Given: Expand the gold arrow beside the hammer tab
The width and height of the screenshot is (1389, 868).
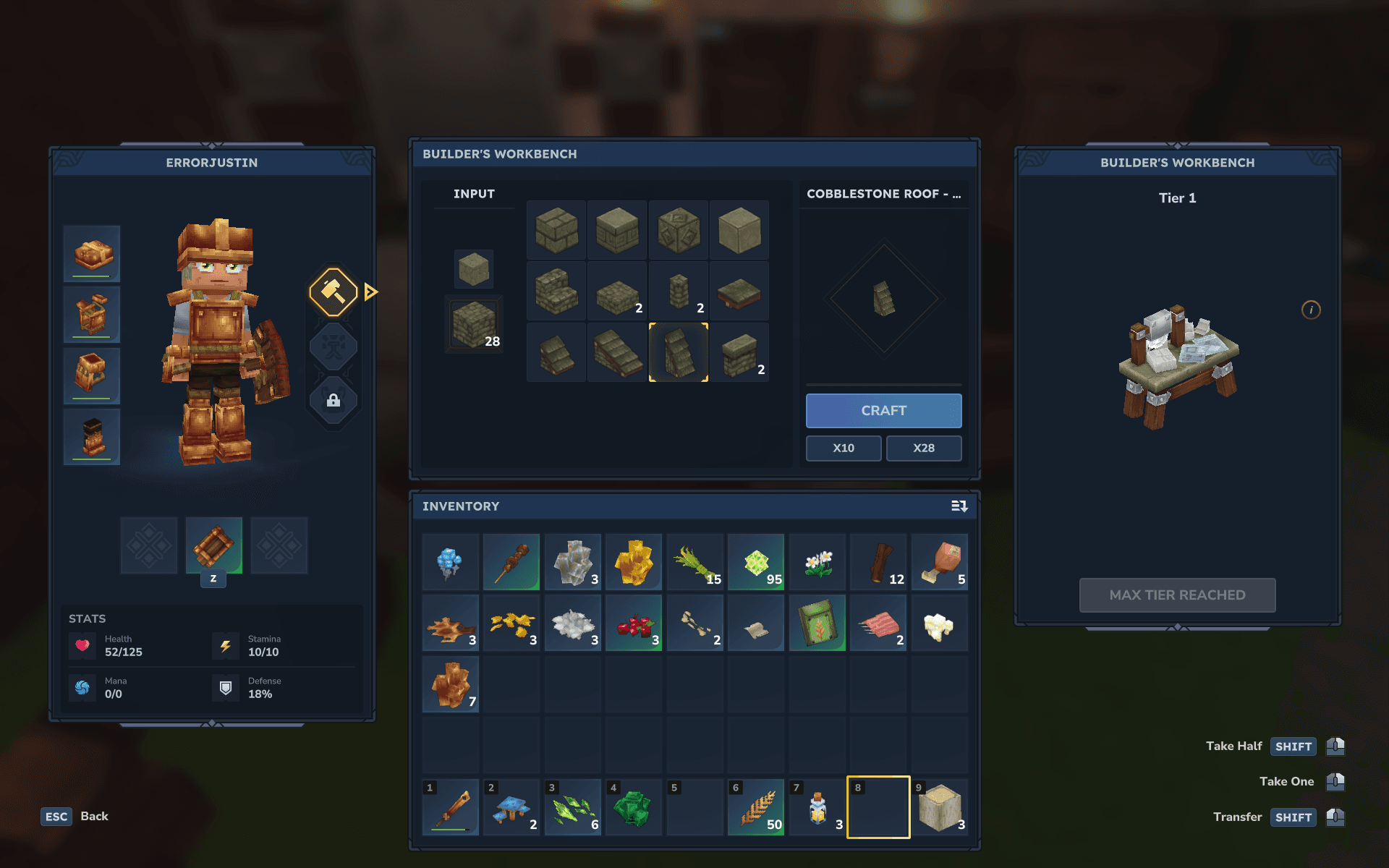Looking at the screenshot, I should tap(370, 292).
